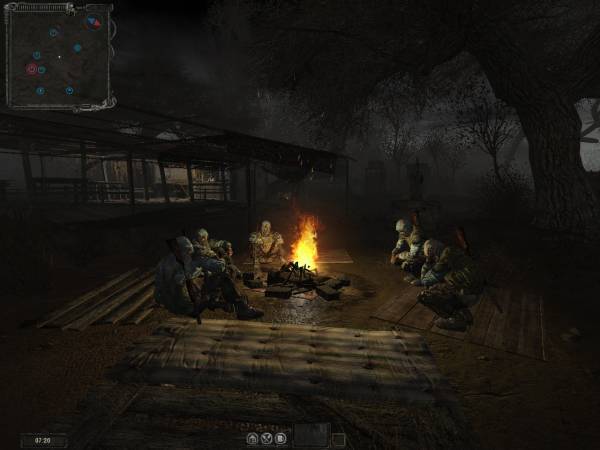Open the minimap in the corner
Image resolution: width=600 pixels, height=450 pixels.
(57, 56)
